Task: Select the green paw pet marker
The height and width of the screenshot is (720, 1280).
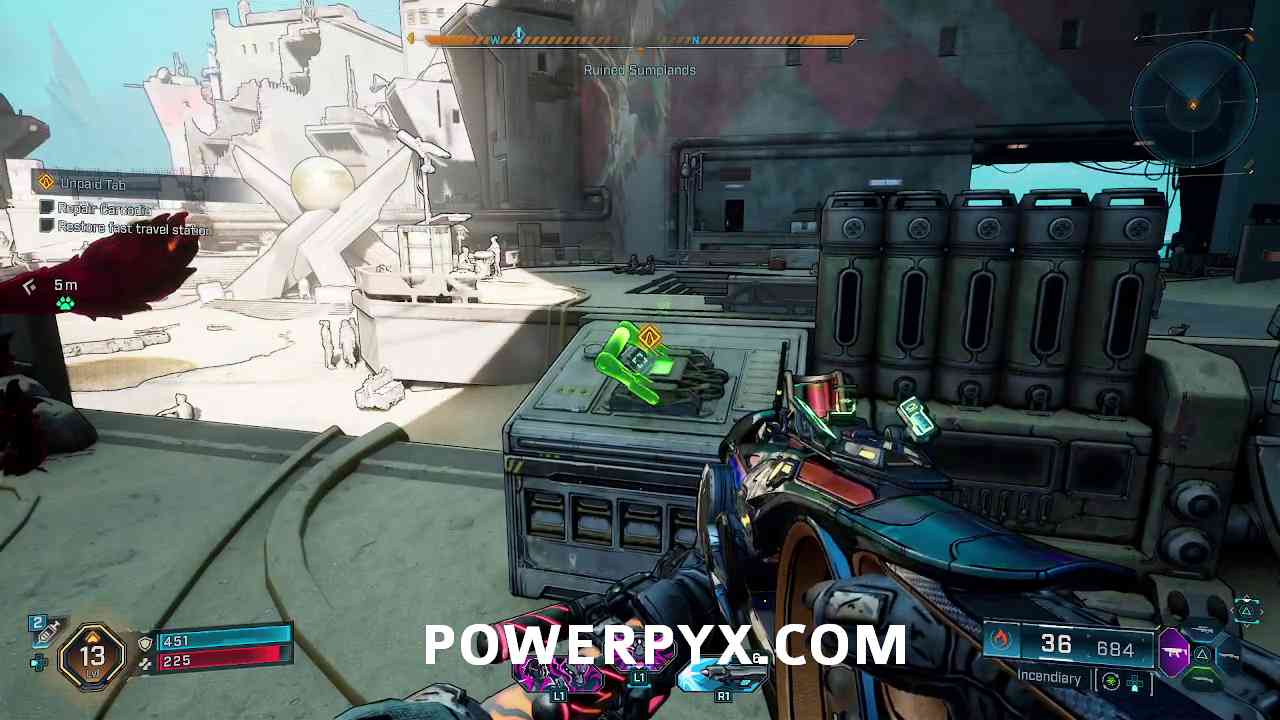Action: (65, 303)
